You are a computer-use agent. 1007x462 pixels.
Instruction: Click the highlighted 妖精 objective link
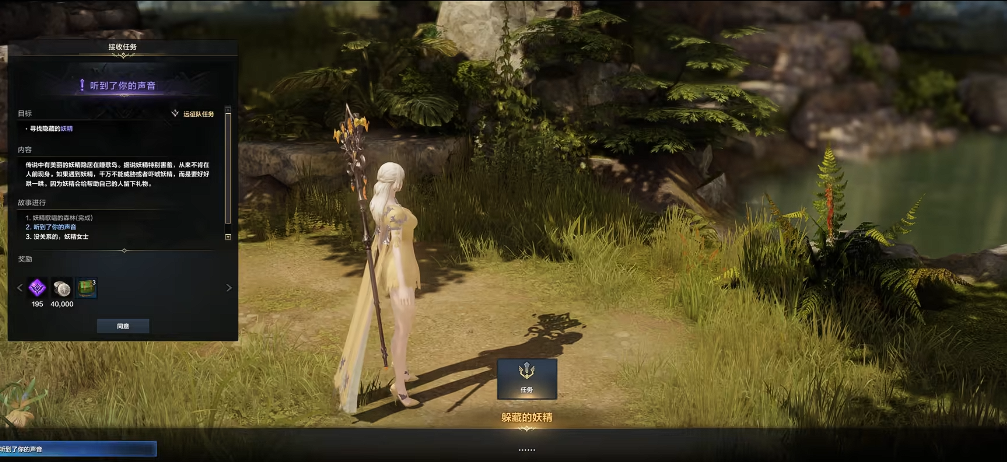(x=66, y=129)
